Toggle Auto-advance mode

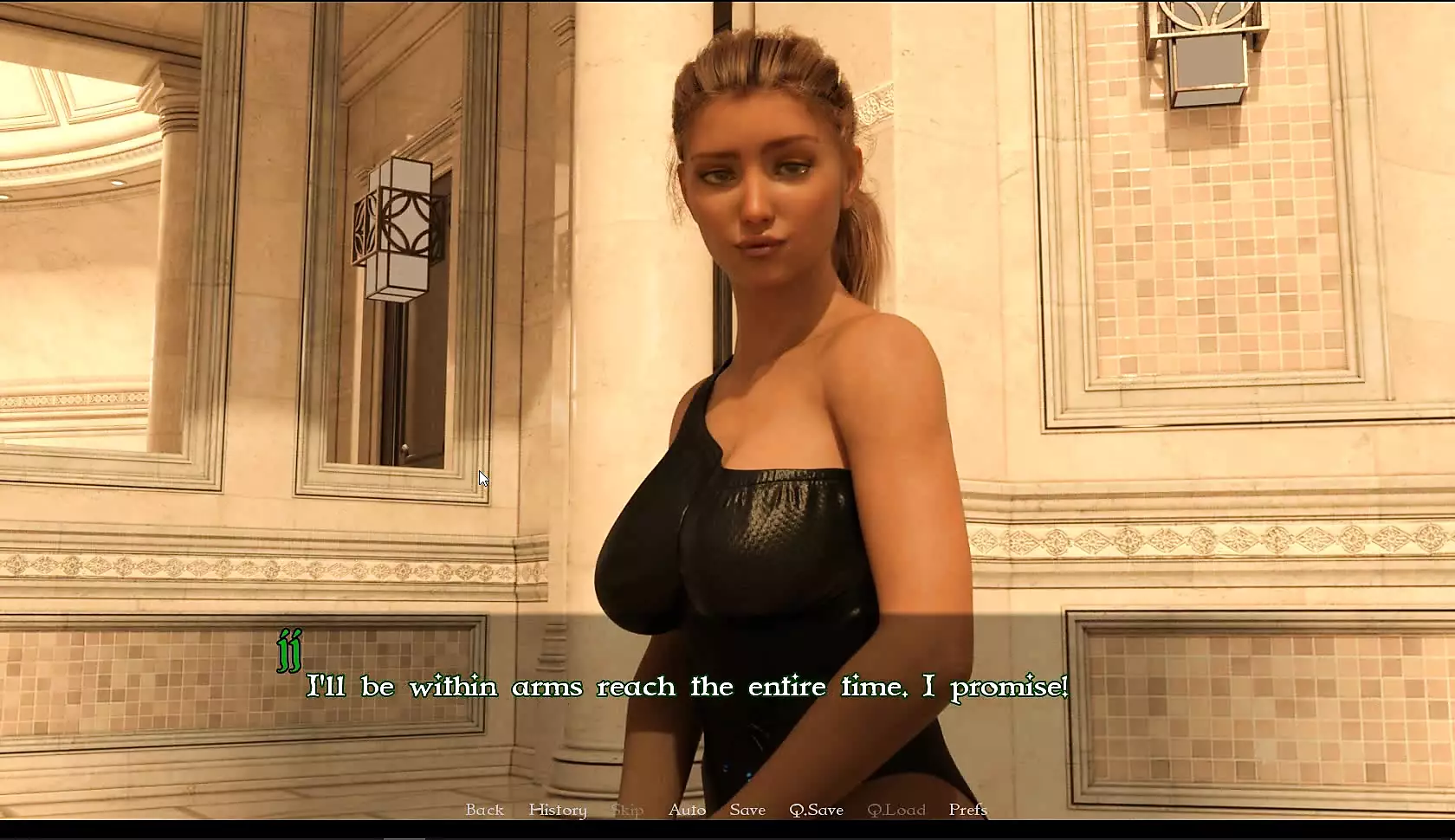coord(687,810)
